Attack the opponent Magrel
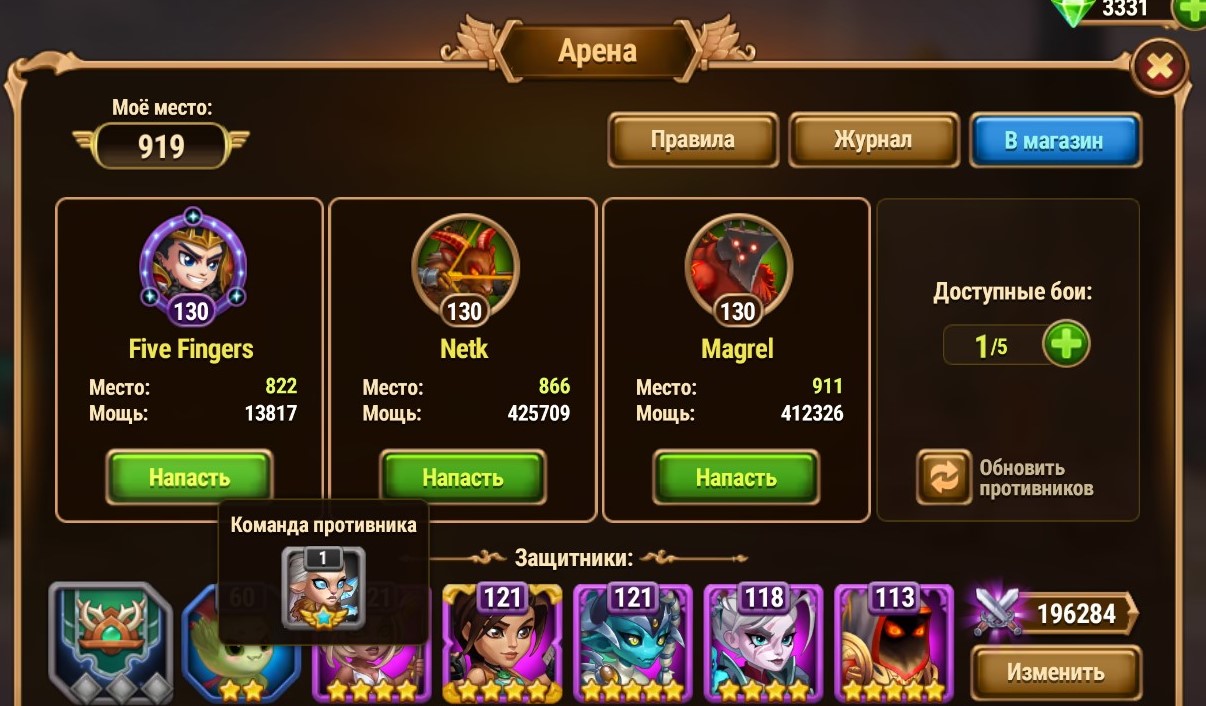Viewport: 1206px width, 706px height. (736, 477)
